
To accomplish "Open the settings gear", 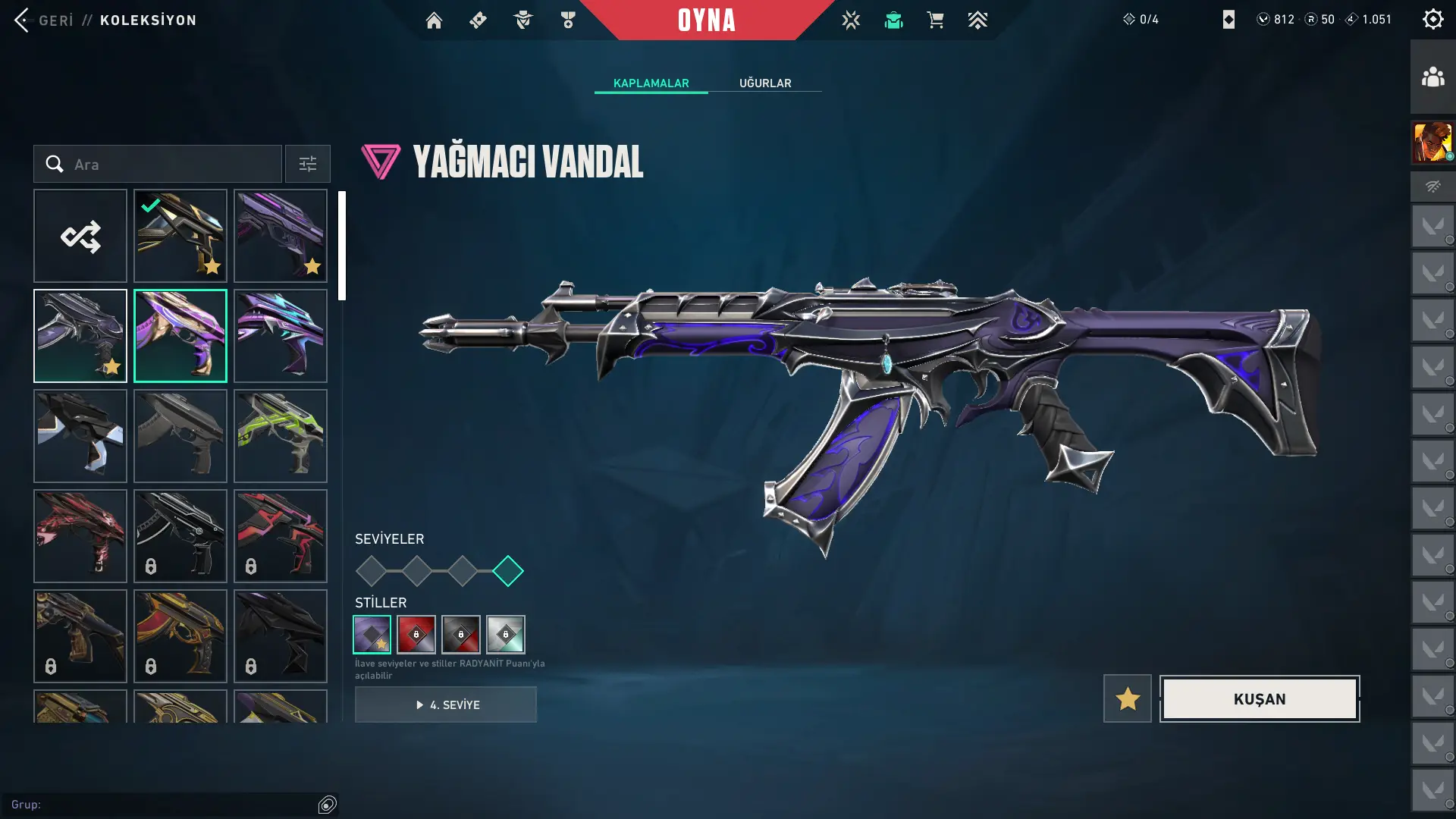I will [1432, 20].
